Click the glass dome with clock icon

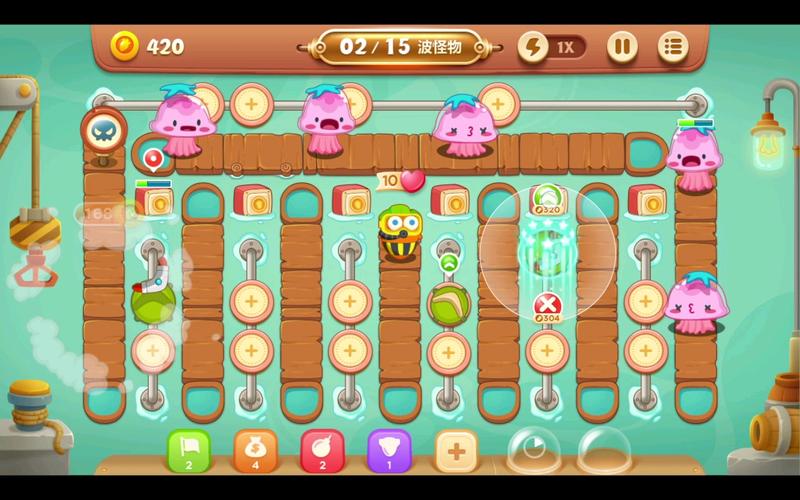(x=533, y=451)
